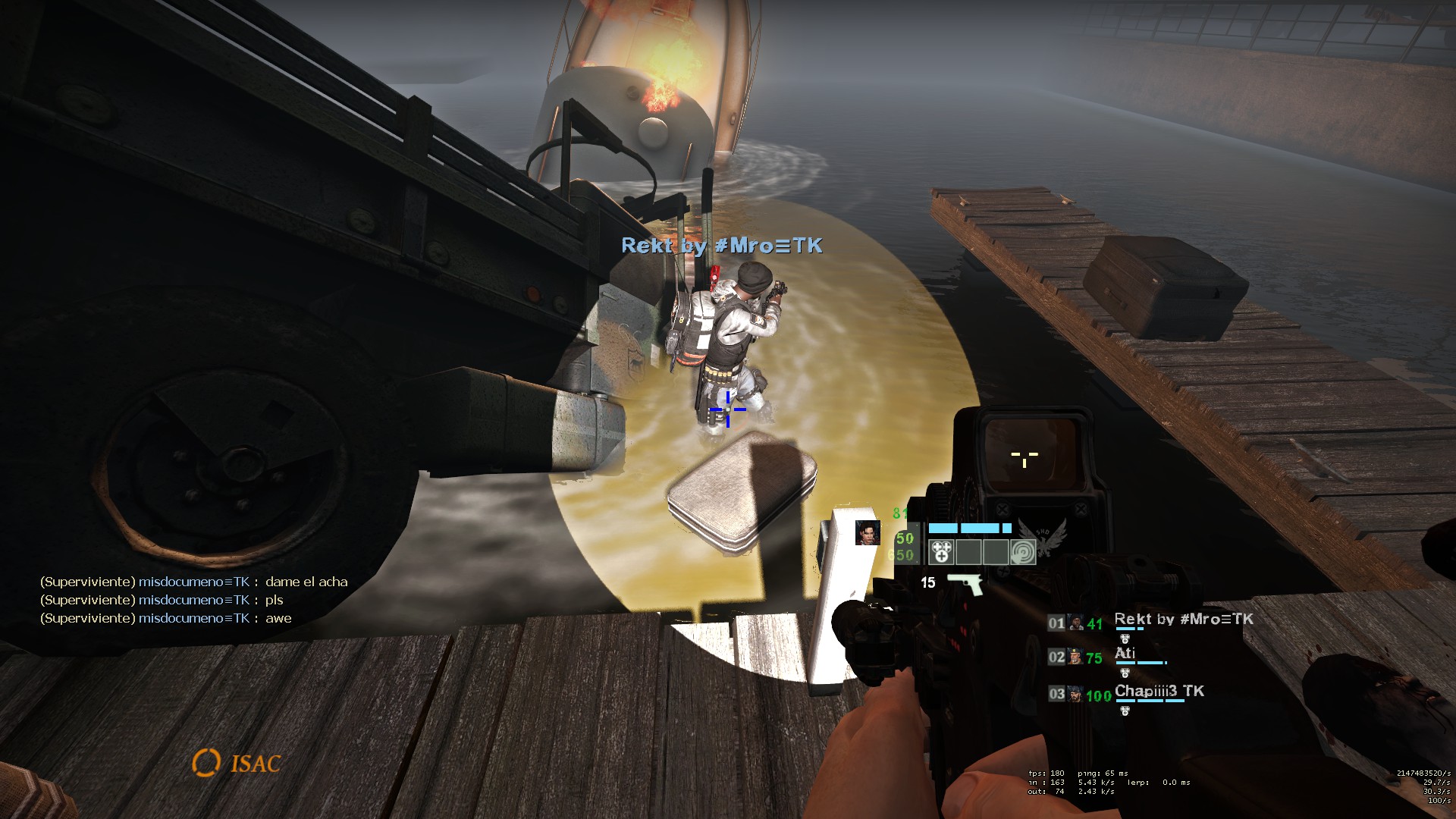Click Chapiiii3 TK's player portrait

click(x=1075, y=695)
